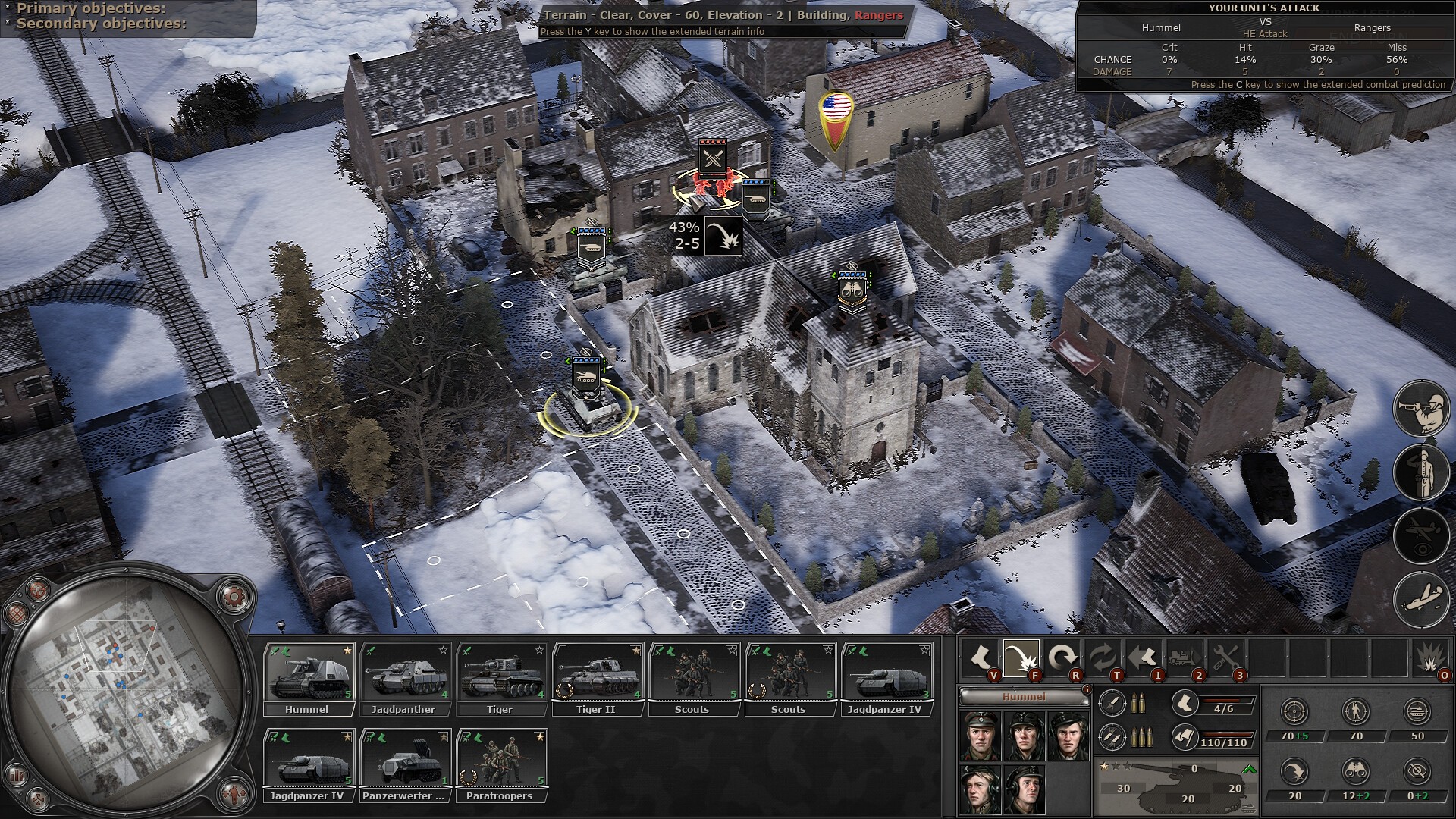The width and height of the screenshot is (1456, 819).
Task: Use the rotate unit command
Action: click(1062, 657)
